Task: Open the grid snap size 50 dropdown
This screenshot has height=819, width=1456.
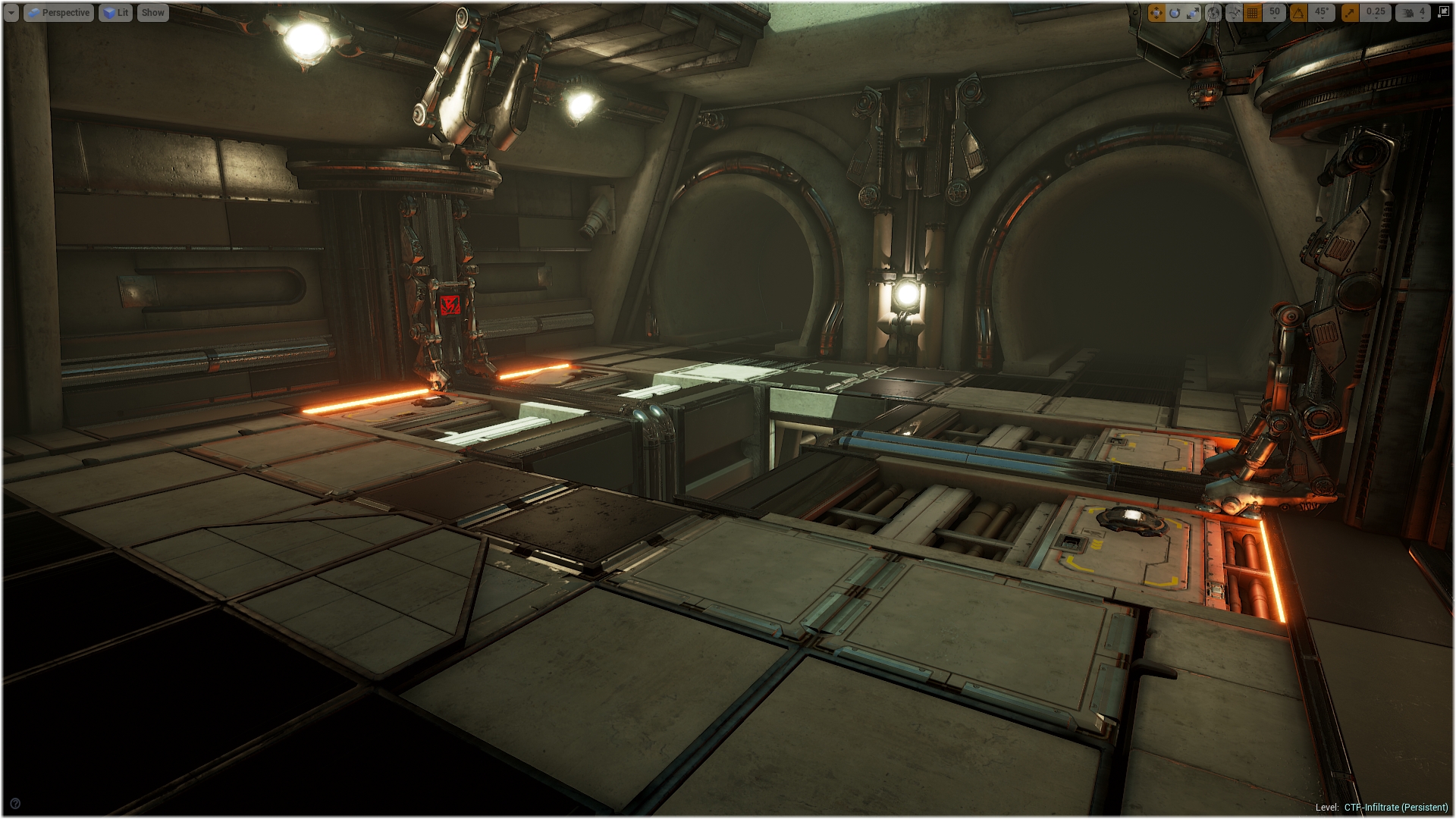Action: coord(1274,13)
